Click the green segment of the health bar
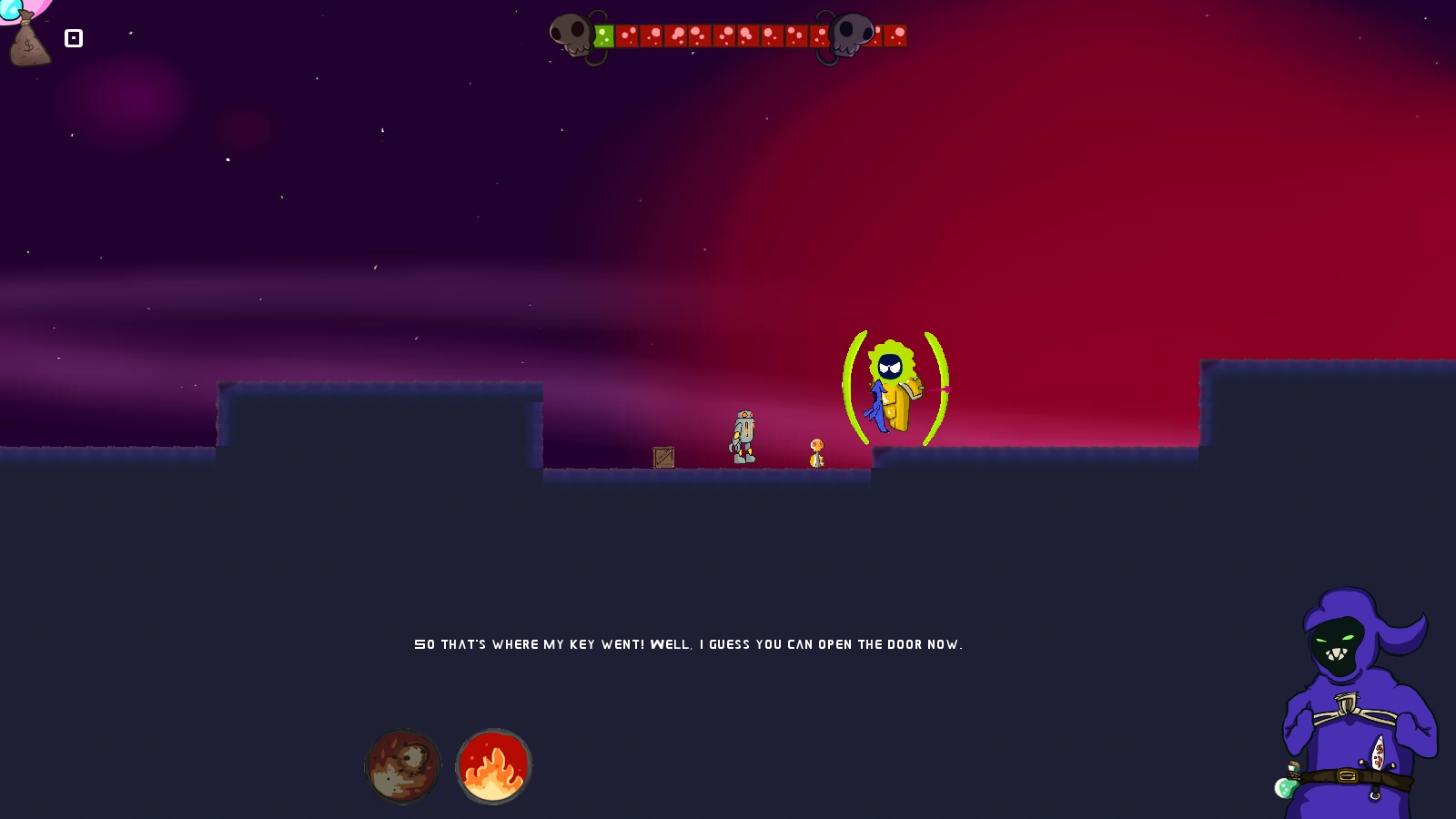The width and height of the screenshot is (1456, 819). (602, 34)
